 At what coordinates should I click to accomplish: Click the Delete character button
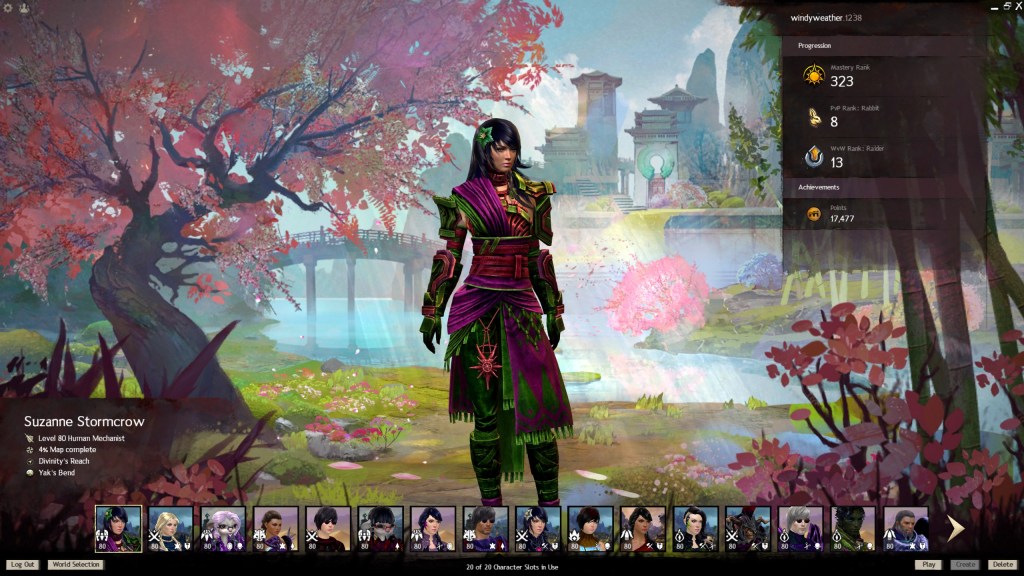coord(1002,565)
